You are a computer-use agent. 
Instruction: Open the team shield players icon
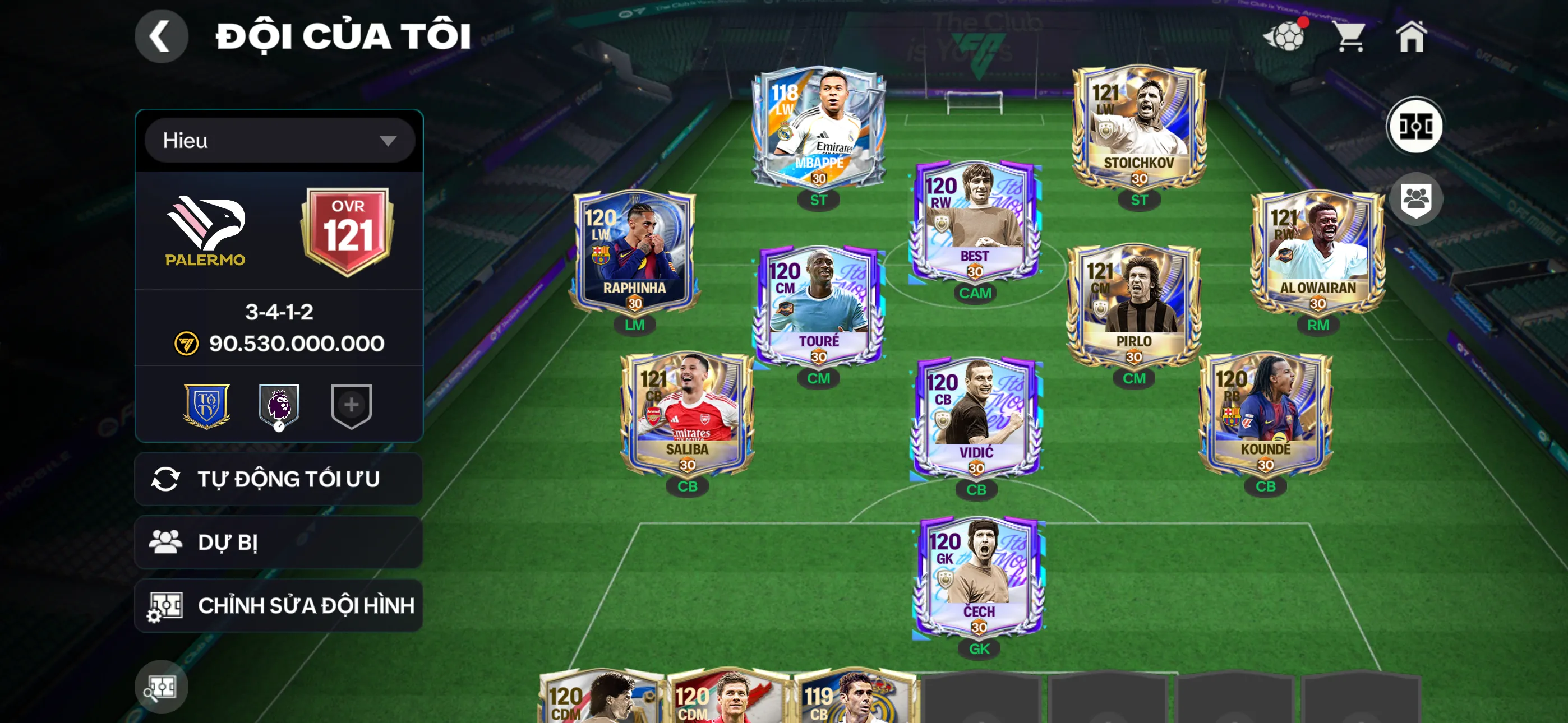1416,199
